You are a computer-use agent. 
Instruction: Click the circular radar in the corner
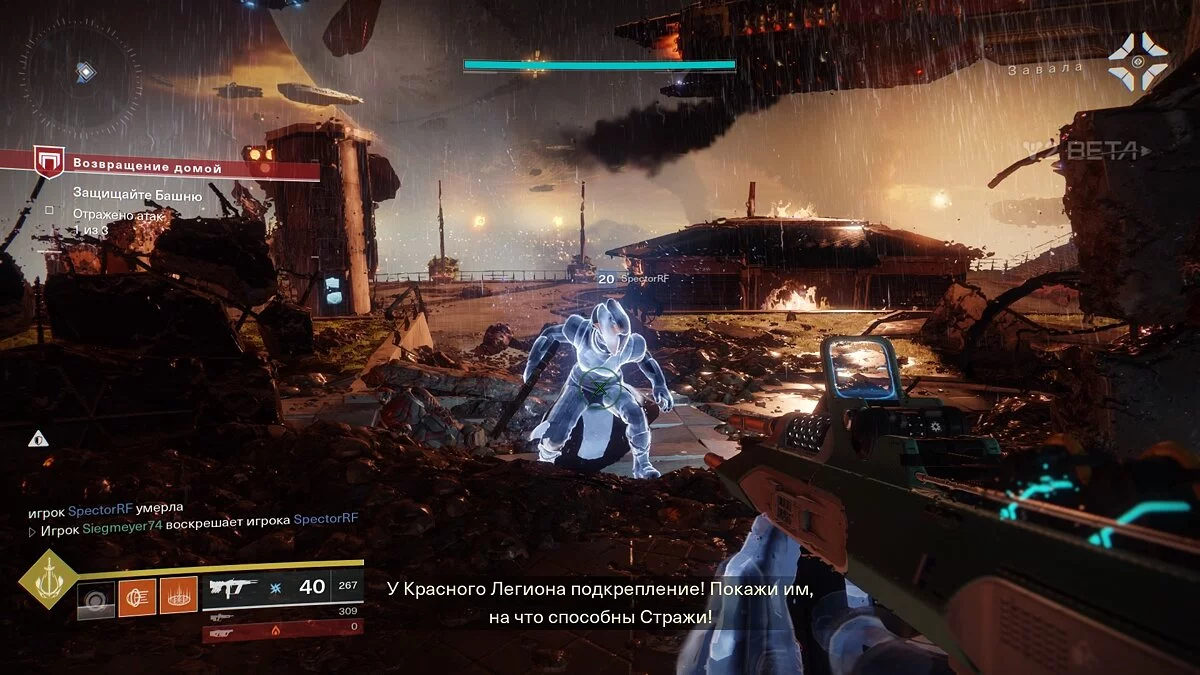[81, 70]
